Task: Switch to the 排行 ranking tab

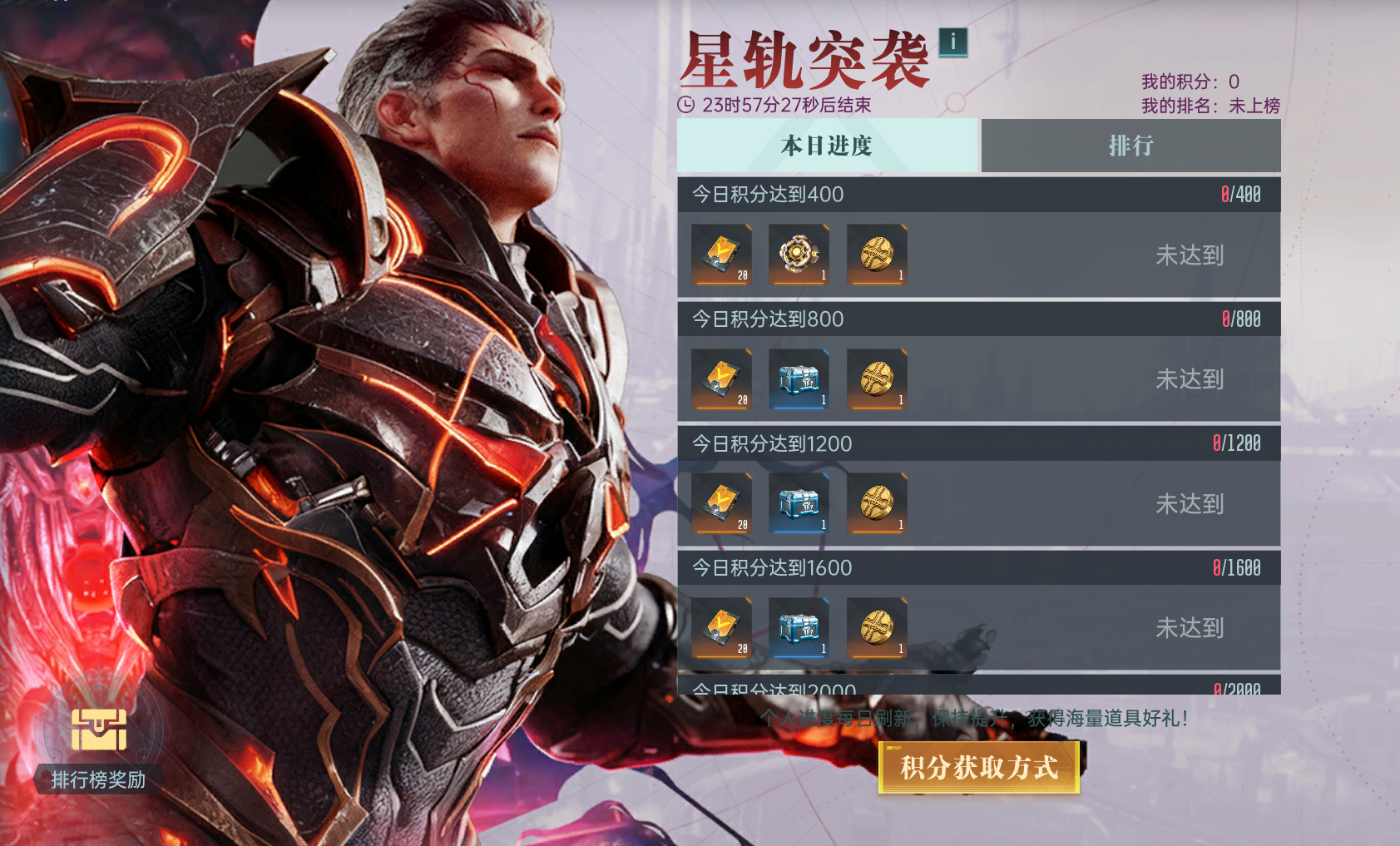Action: pos(1130,146)
